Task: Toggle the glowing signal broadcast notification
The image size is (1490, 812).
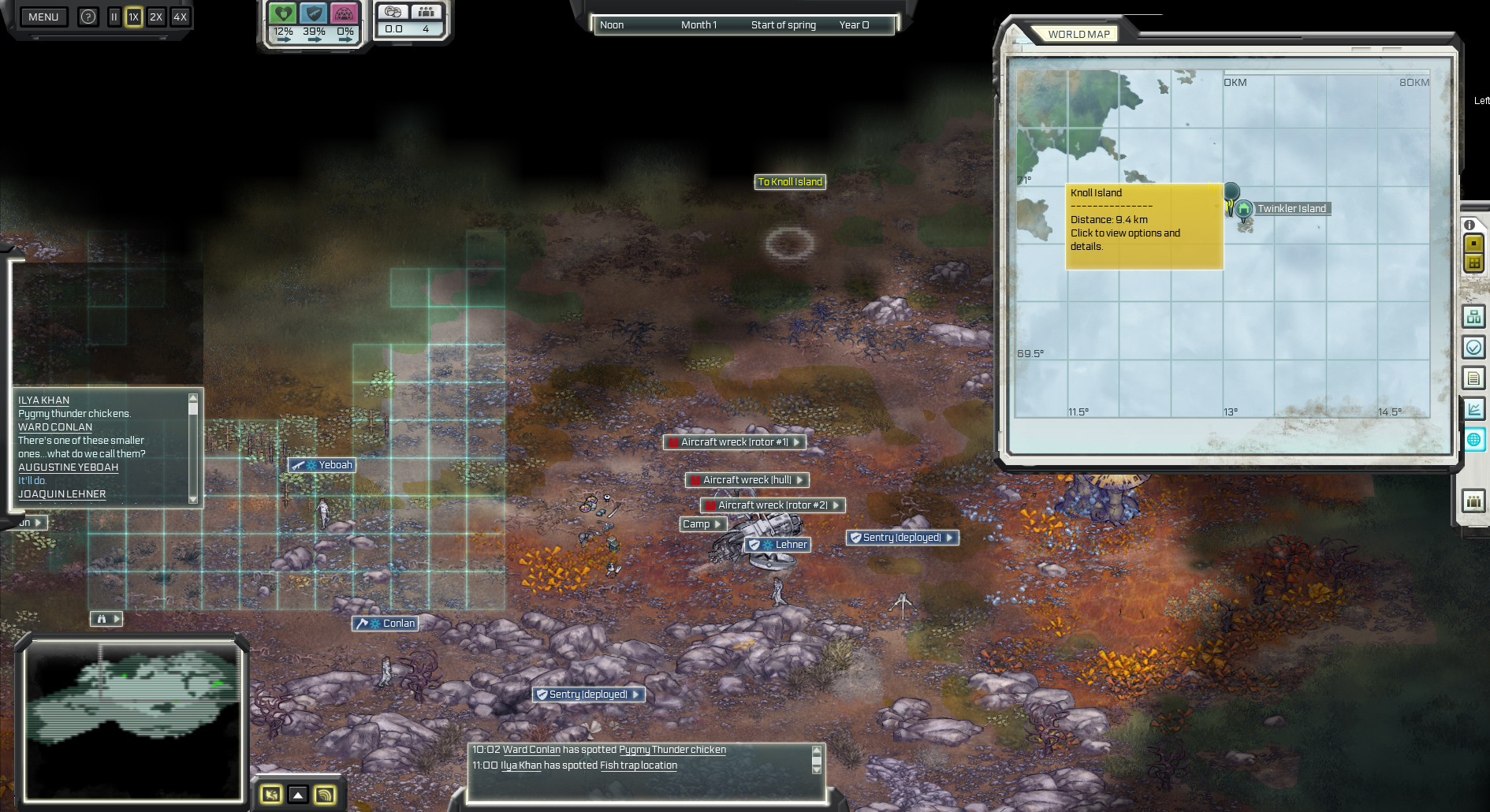Action: [x=324, y=795]
